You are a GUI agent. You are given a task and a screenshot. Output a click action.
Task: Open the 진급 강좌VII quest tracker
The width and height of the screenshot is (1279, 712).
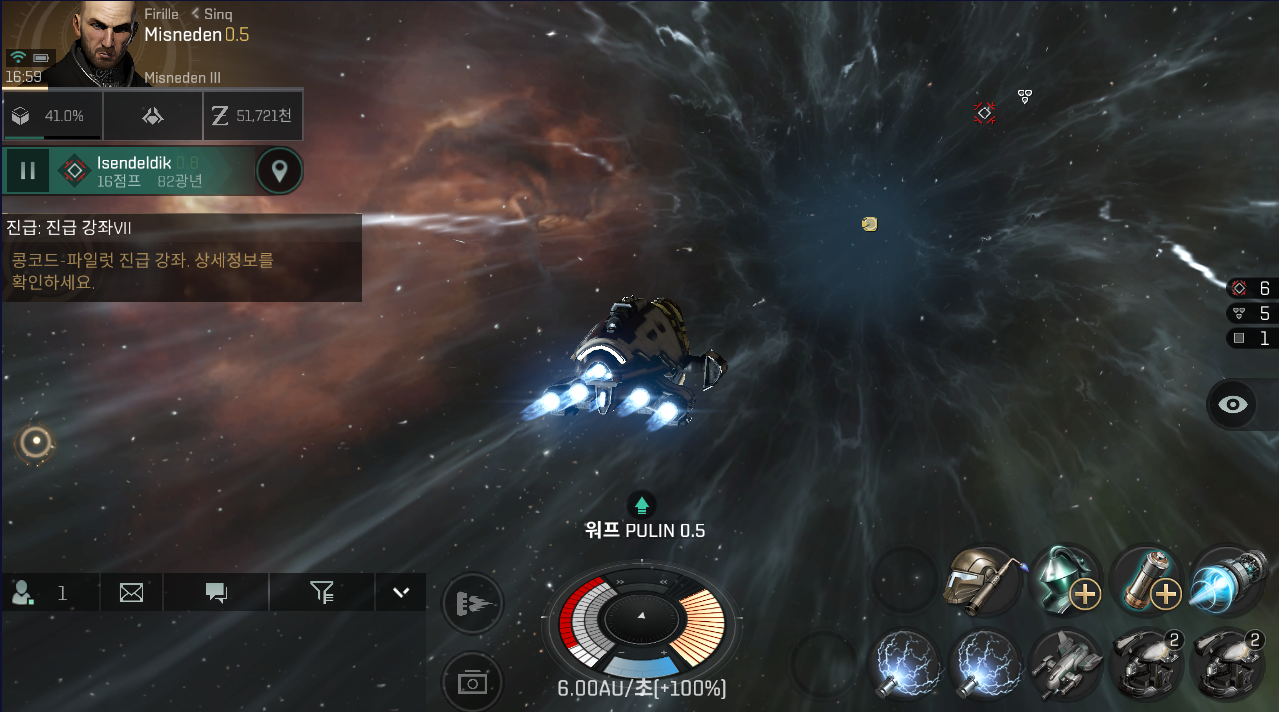180,257
